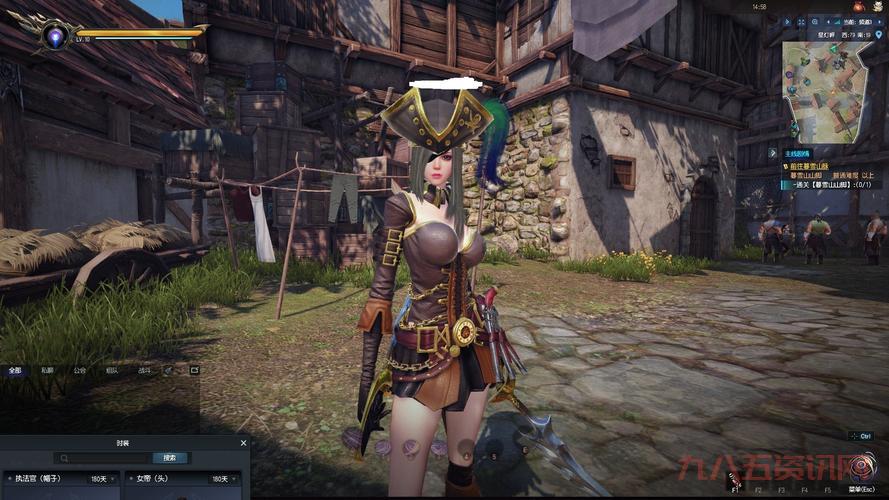This screenshot has width=889, height=500.
Task: Focus the costume search input field
Action: tap(105, 458)
